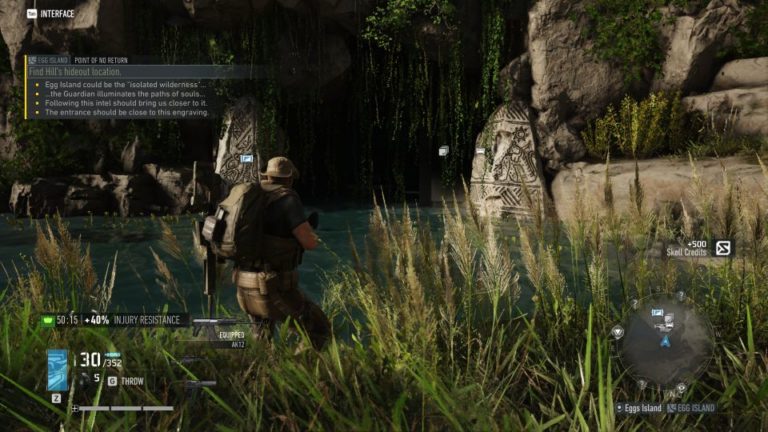Click the blue objective marker on the minimap
The image size is (768, 432).
click(658, 313)
